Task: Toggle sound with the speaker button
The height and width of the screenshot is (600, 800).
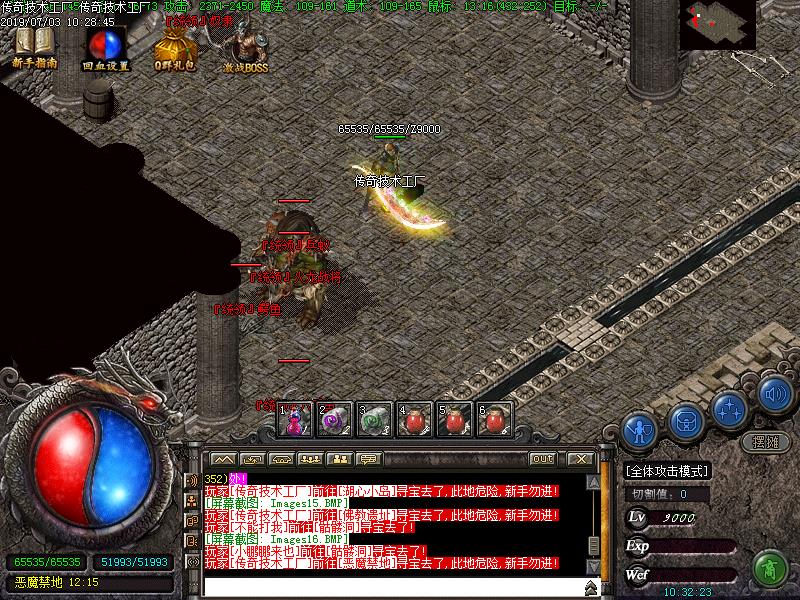Action: coord(773,393)
